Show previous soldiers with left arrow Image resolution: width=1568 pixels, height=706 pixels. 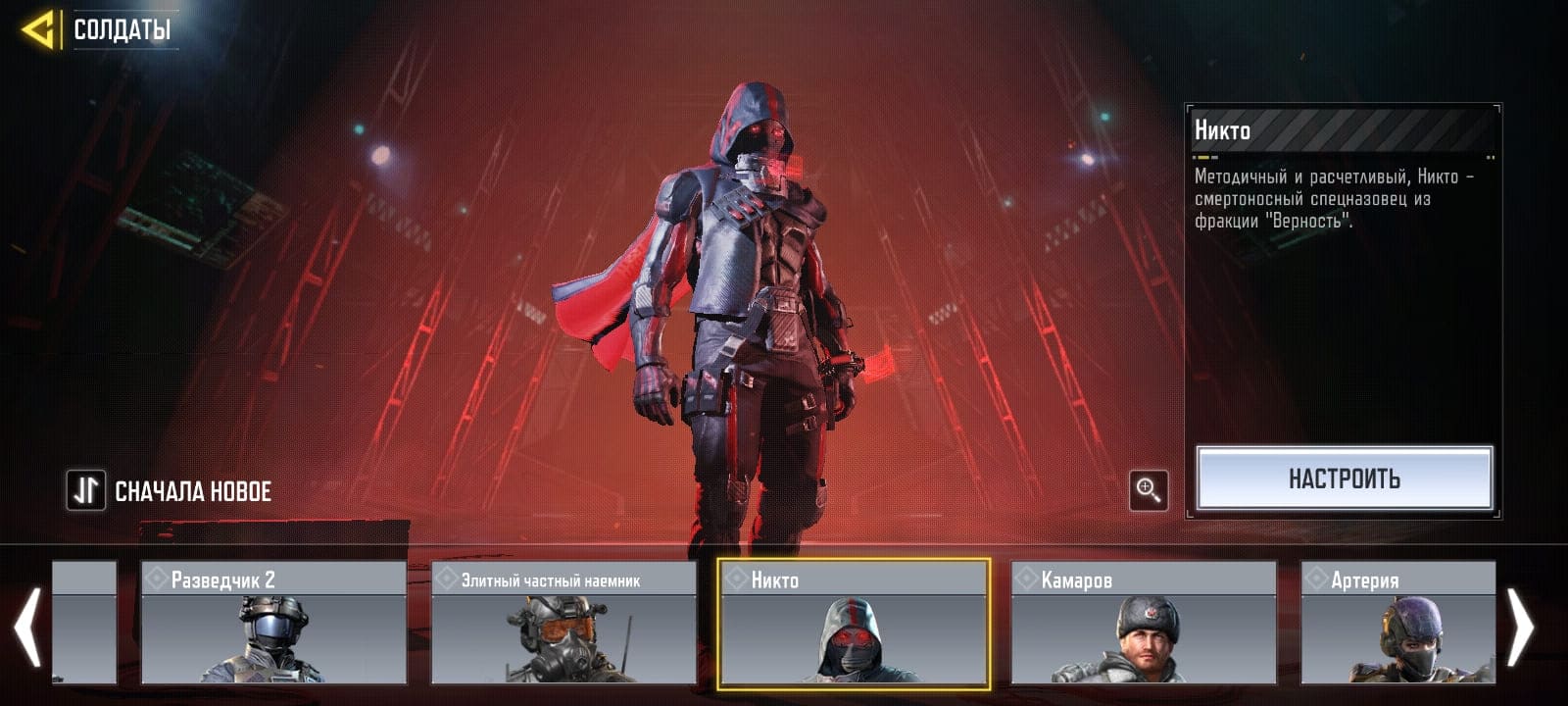pyautogui.click(x=27, y=626)
